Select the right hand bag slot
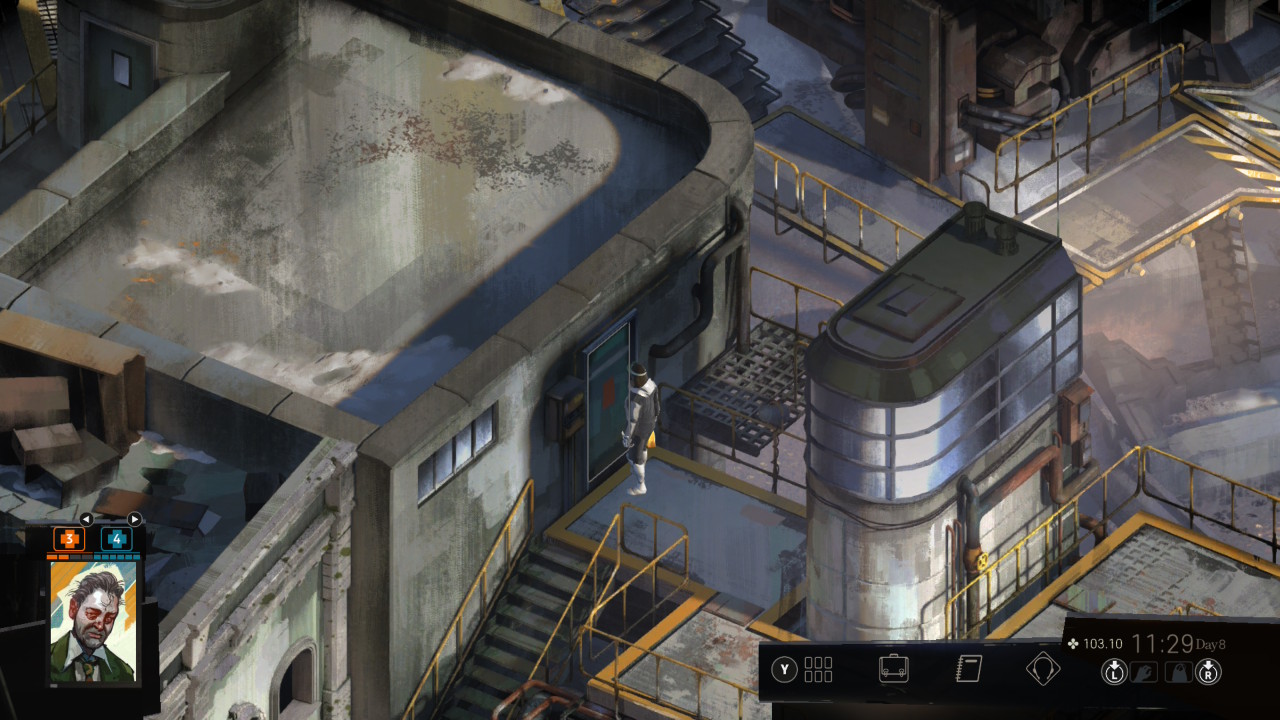 1178,672
